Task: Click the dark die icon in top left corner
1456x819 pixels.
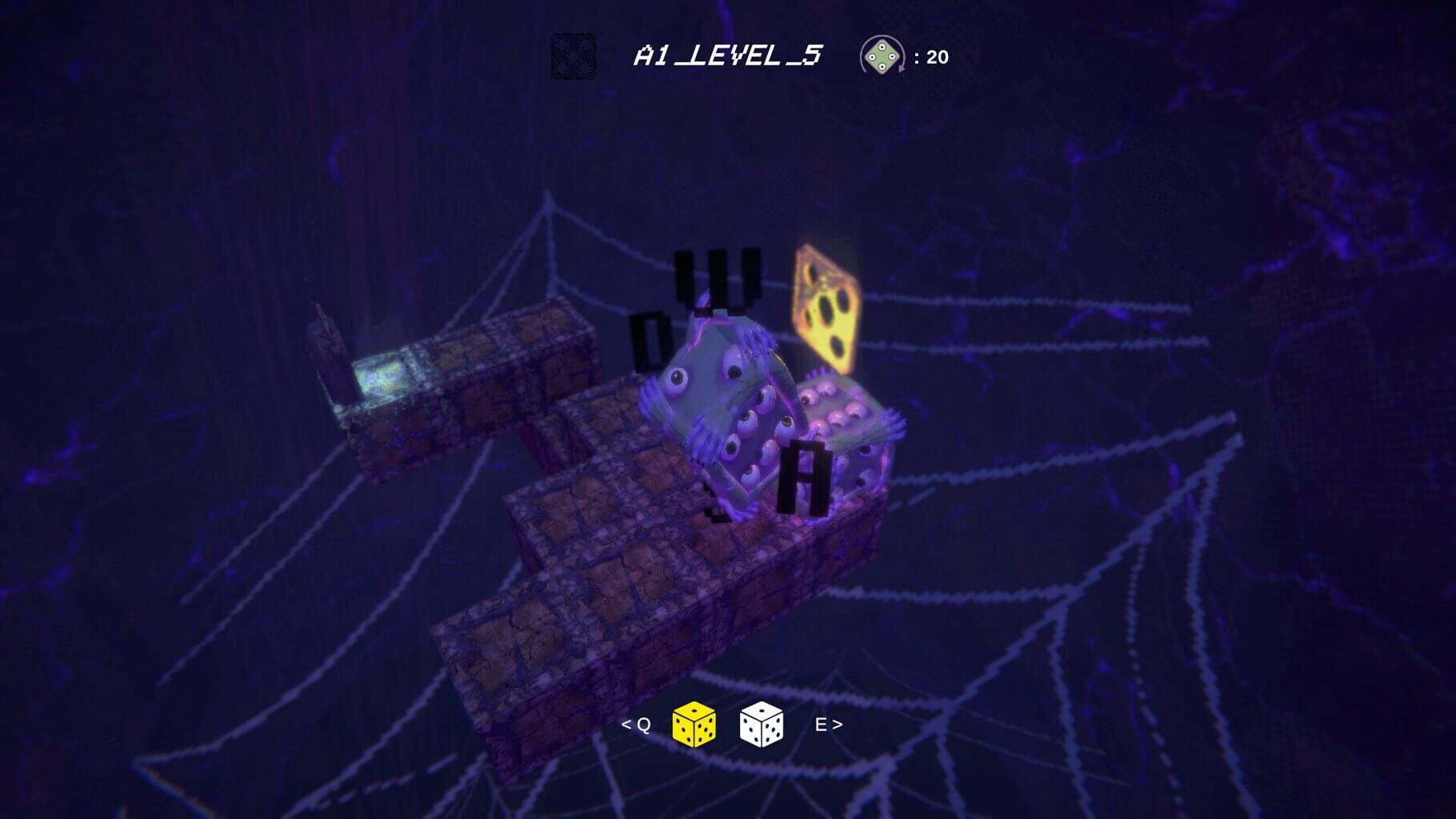Action: [574, 58]
